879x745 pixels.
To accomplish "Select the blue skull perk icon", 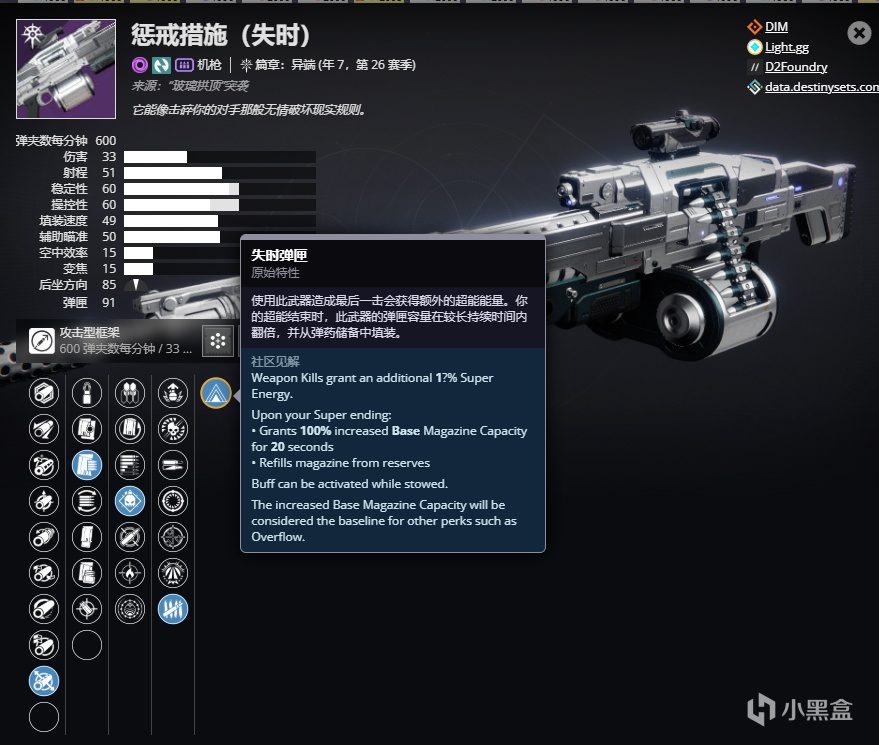I will (x=130, y=500).
